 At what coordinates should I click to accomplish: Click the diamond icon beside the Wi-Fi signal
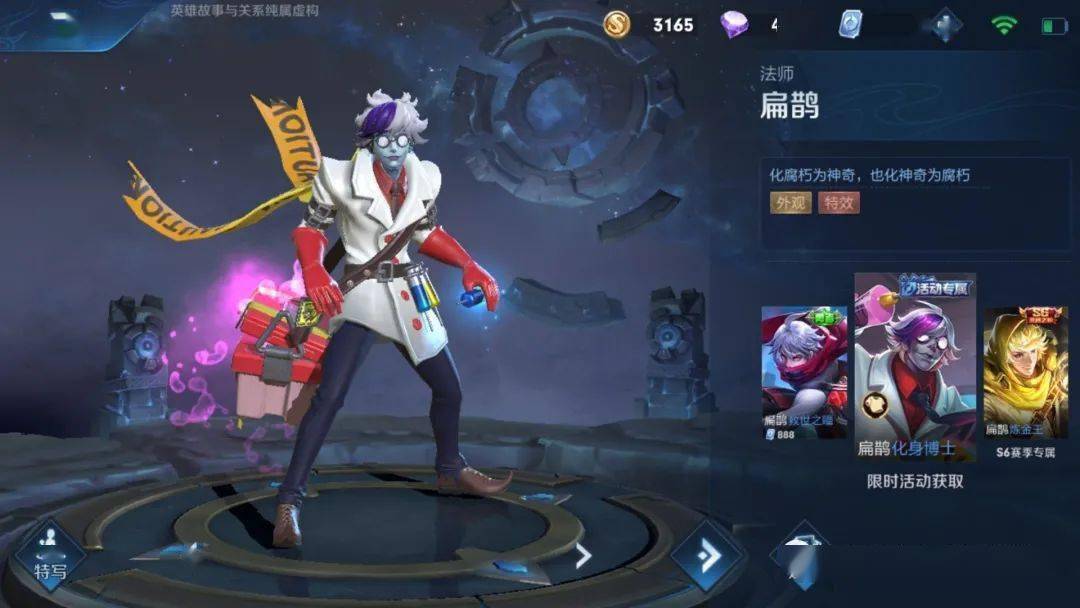945,24
